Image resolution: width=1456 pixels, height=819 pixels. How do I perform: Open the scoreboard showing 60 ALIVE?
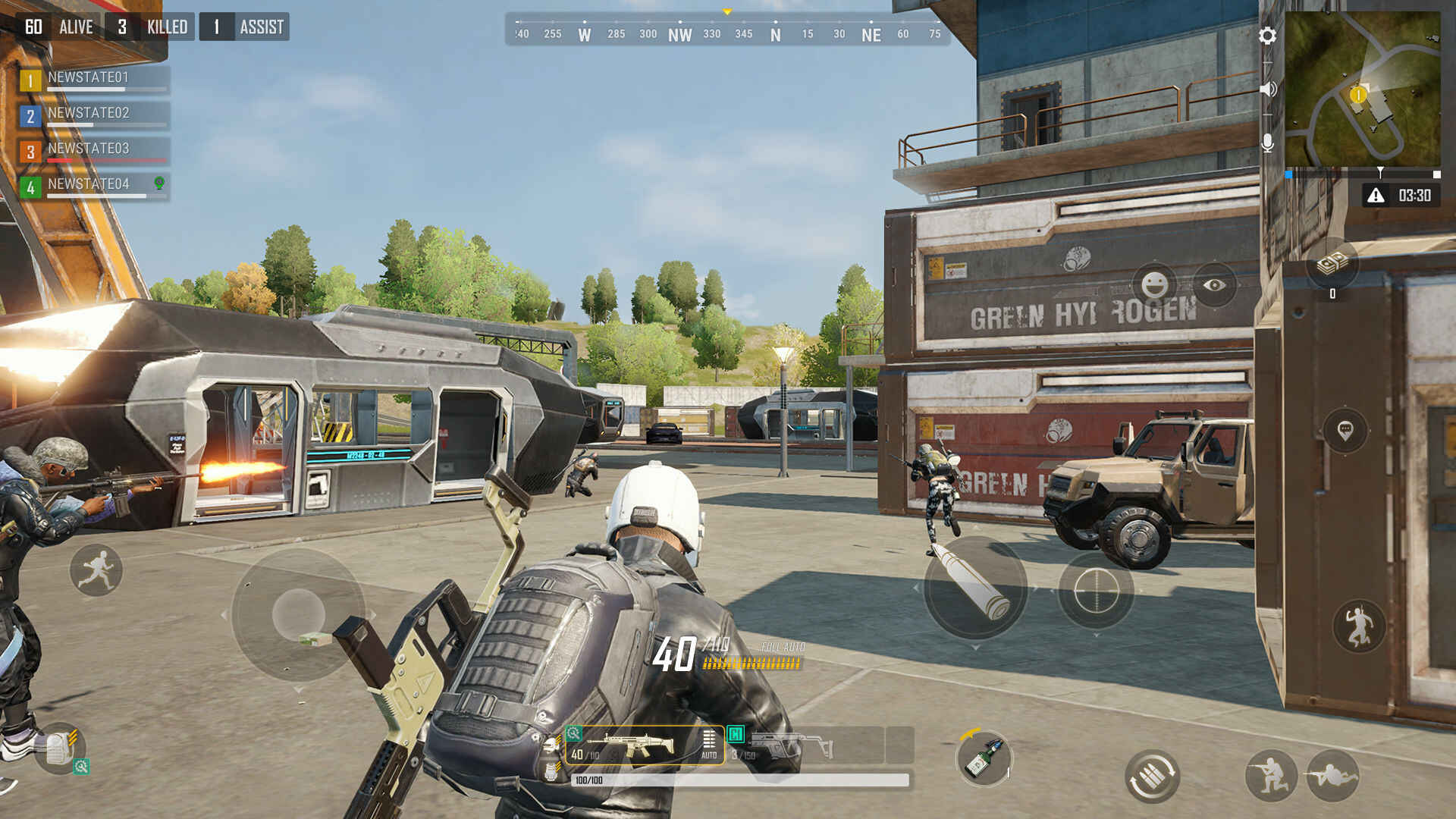click(x=57, y=26)
